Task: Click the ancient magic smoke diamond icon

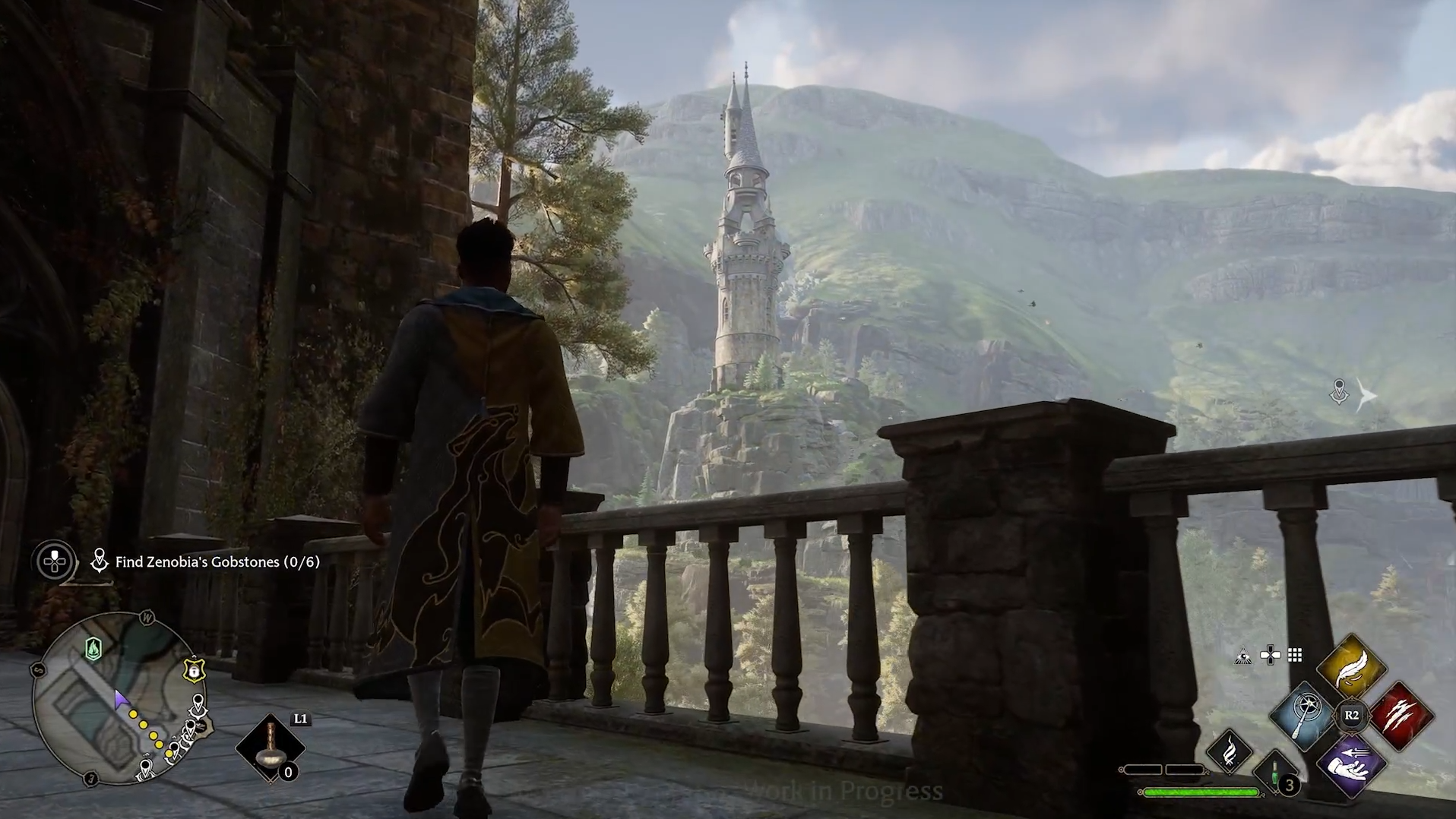Action: (x=1230, y=753)
